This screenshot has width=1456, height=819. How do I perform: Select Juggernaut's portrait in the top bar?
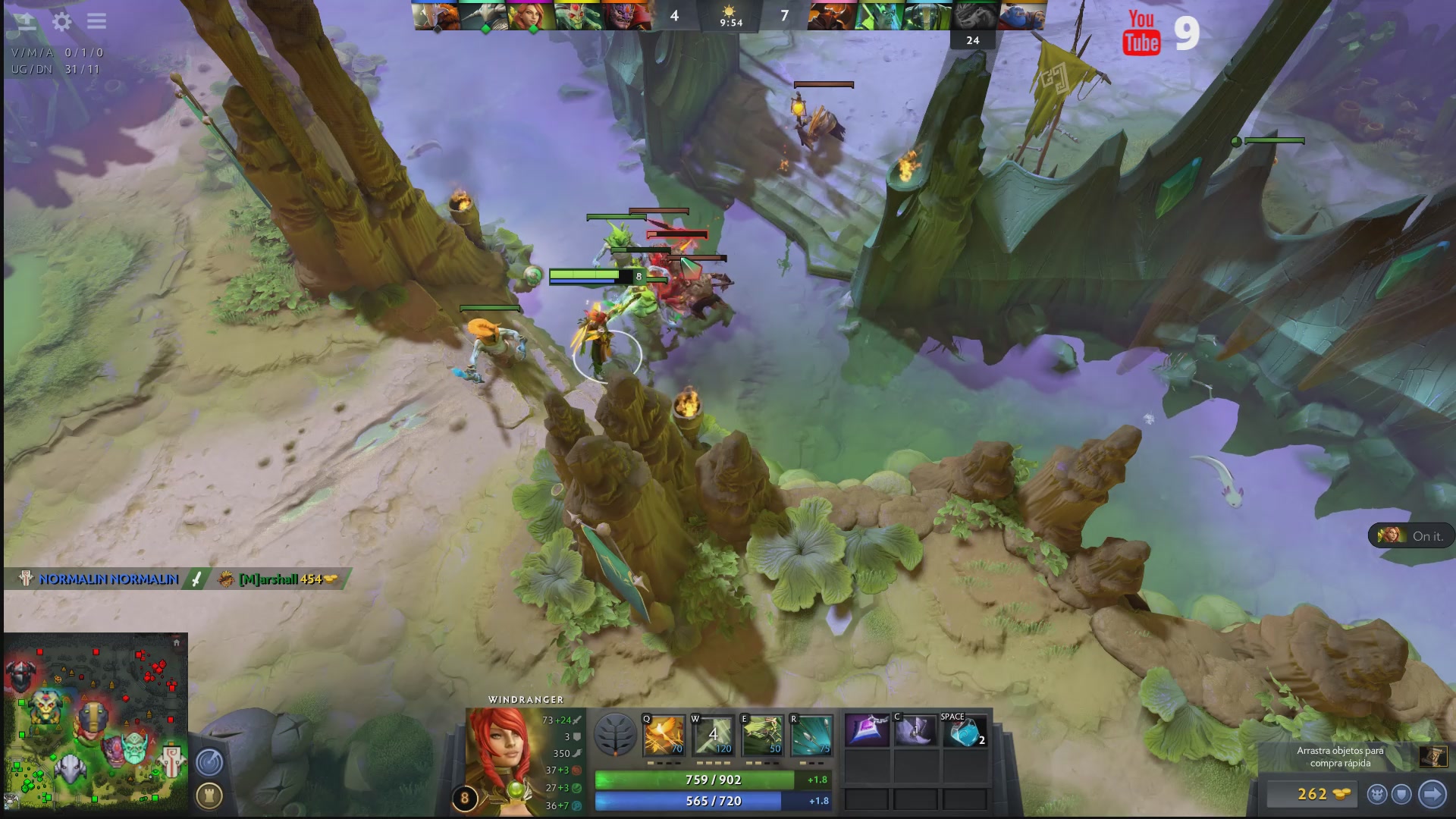(437, 16)
